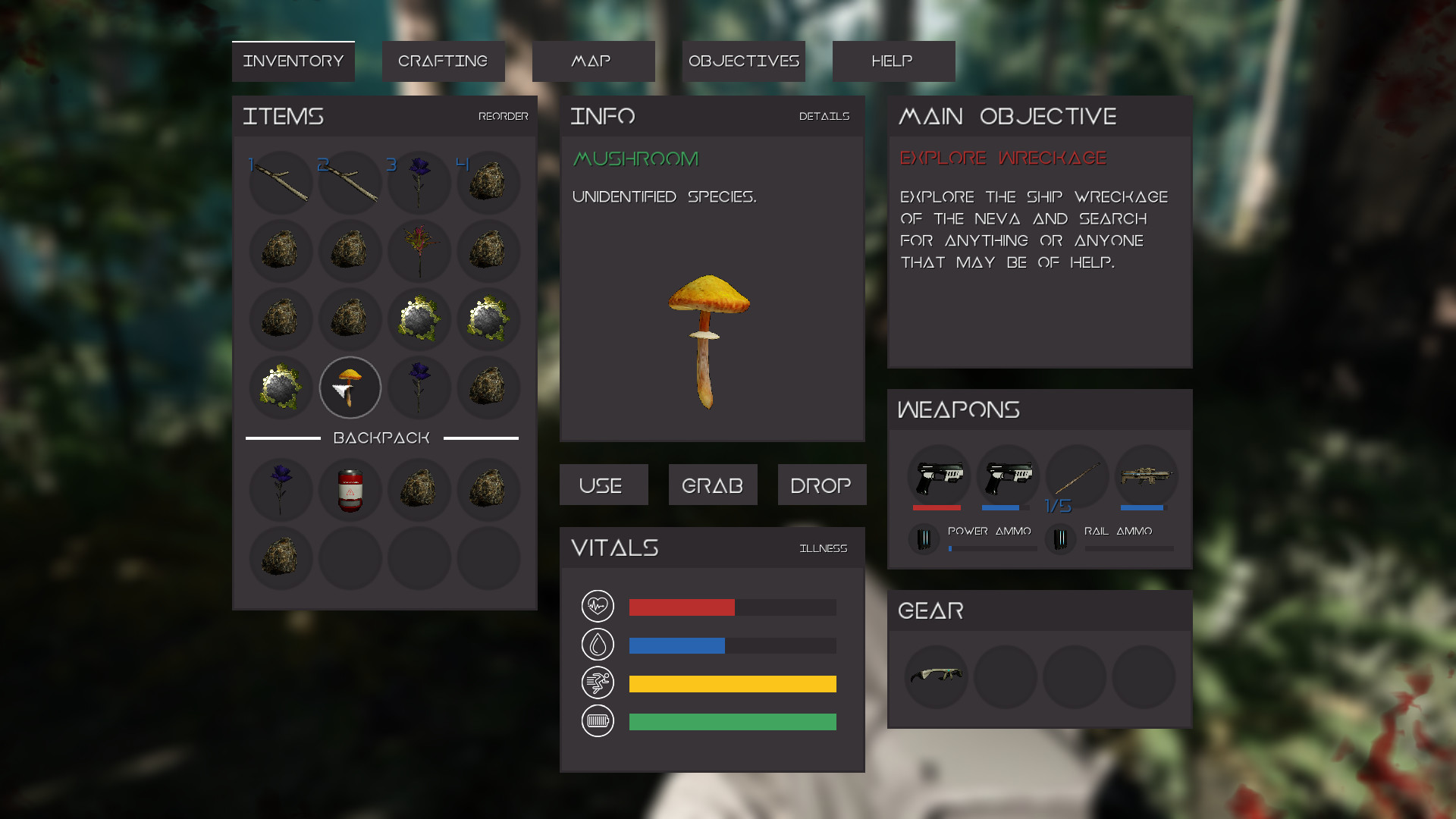Open the Map tab
The image size is (1456, 819).
pos(593,61)
